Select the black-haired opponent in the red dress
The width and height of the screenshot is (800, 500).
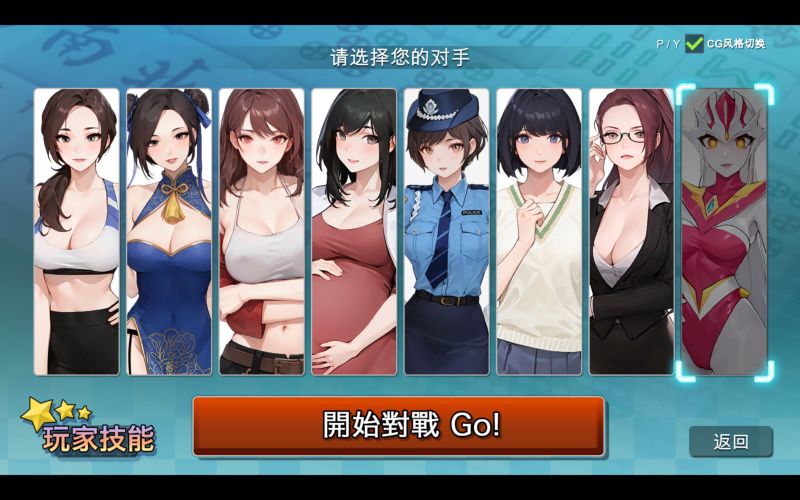(x=353, y=232)
